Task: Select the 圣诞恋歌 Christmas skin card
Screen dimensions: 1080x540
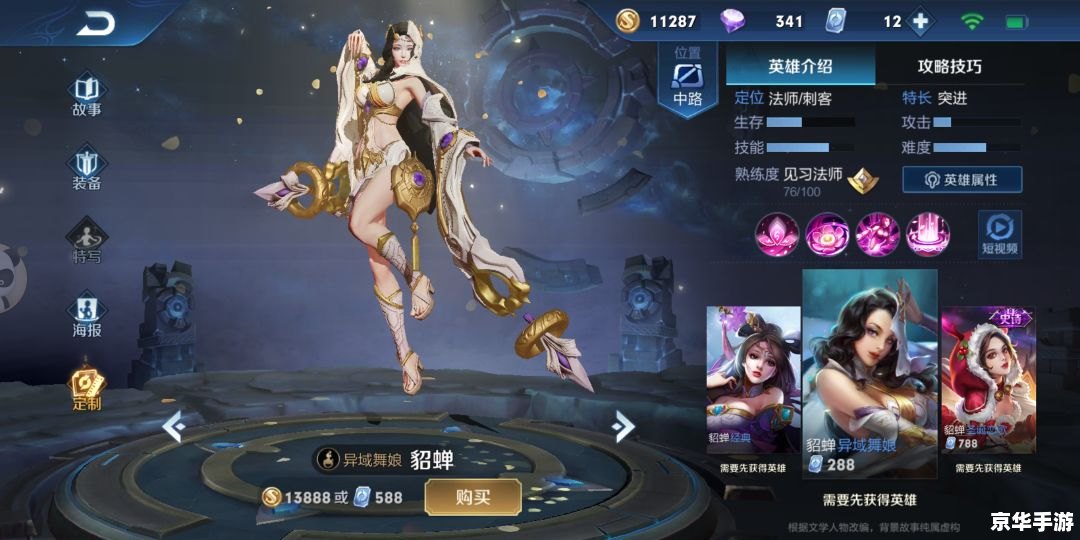Action: point(986,380)
